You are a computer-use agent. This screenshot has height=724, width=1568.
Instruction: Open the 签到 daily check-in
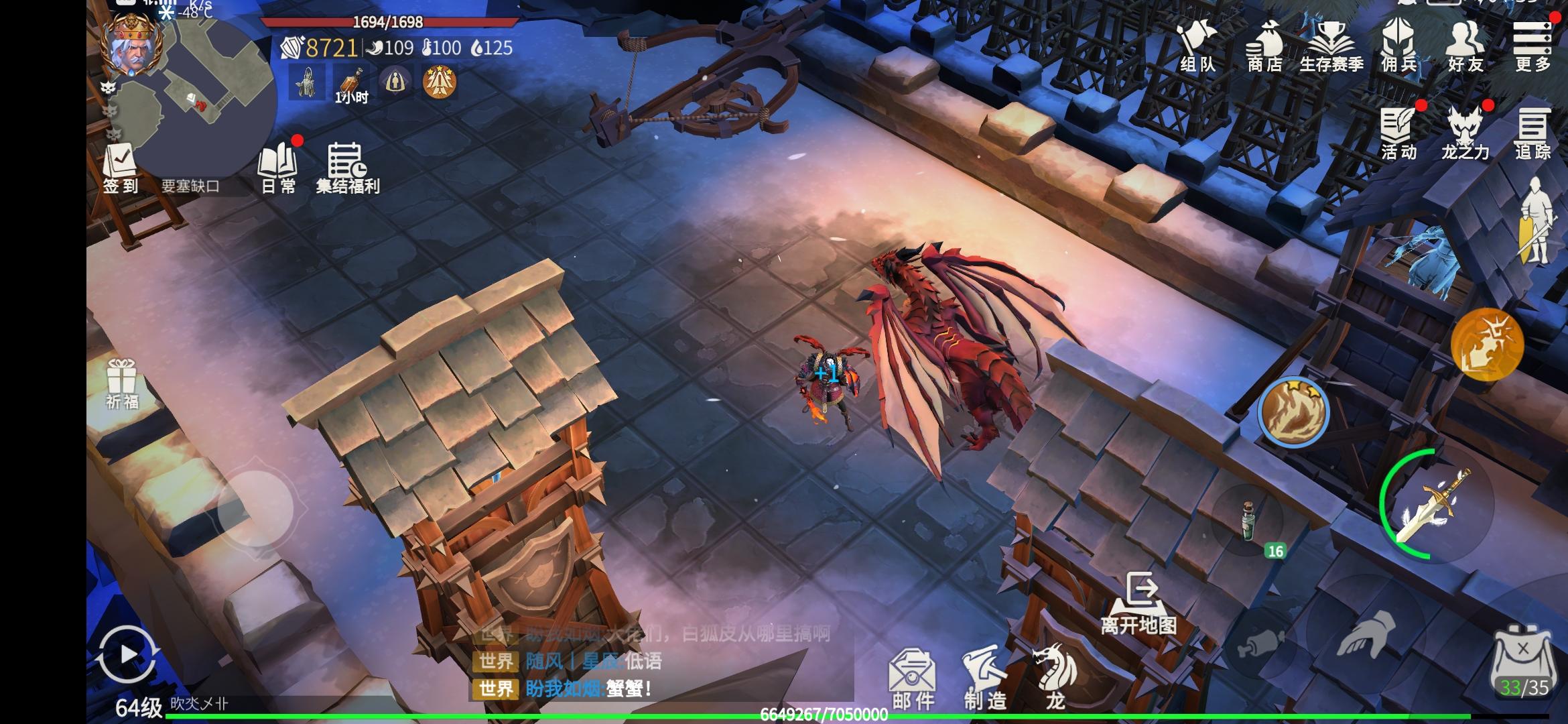click(x=120, y=169)
